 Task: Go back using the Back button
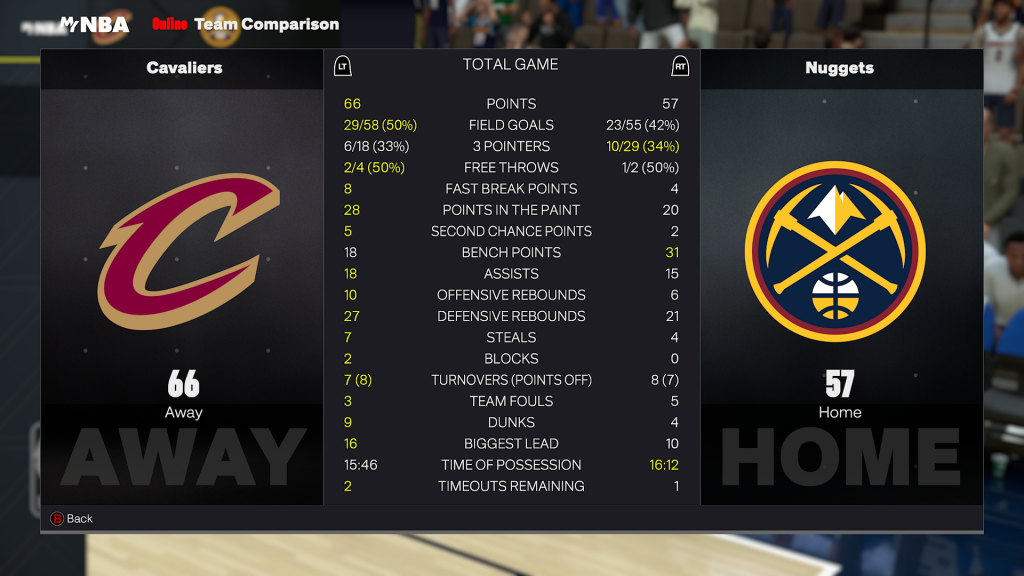pos(71,518)
